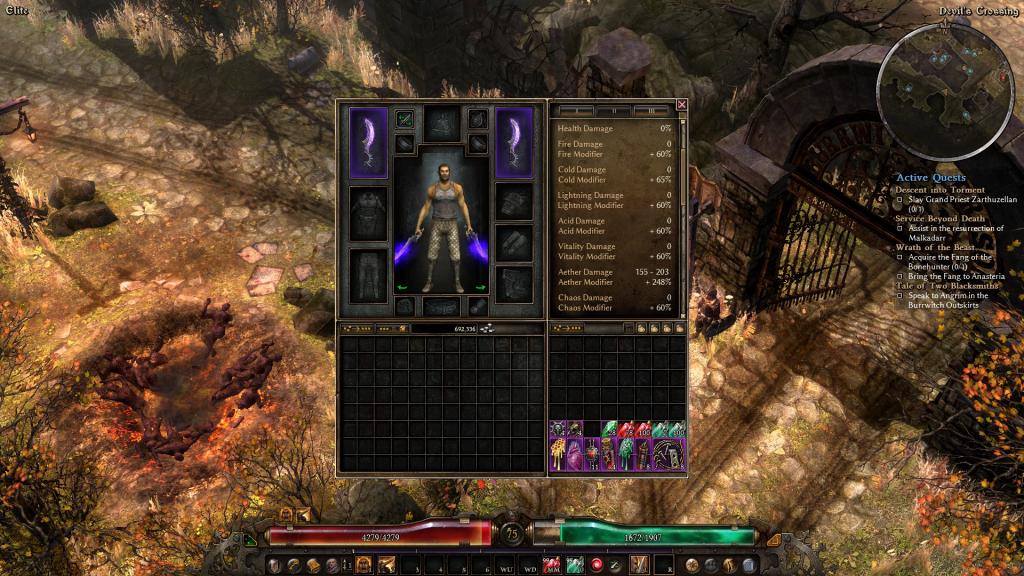Image resolution: width=1024 pixels, height=576 pixels.
Task: Select the skull component item in bag
Action: tap(557, 429)
